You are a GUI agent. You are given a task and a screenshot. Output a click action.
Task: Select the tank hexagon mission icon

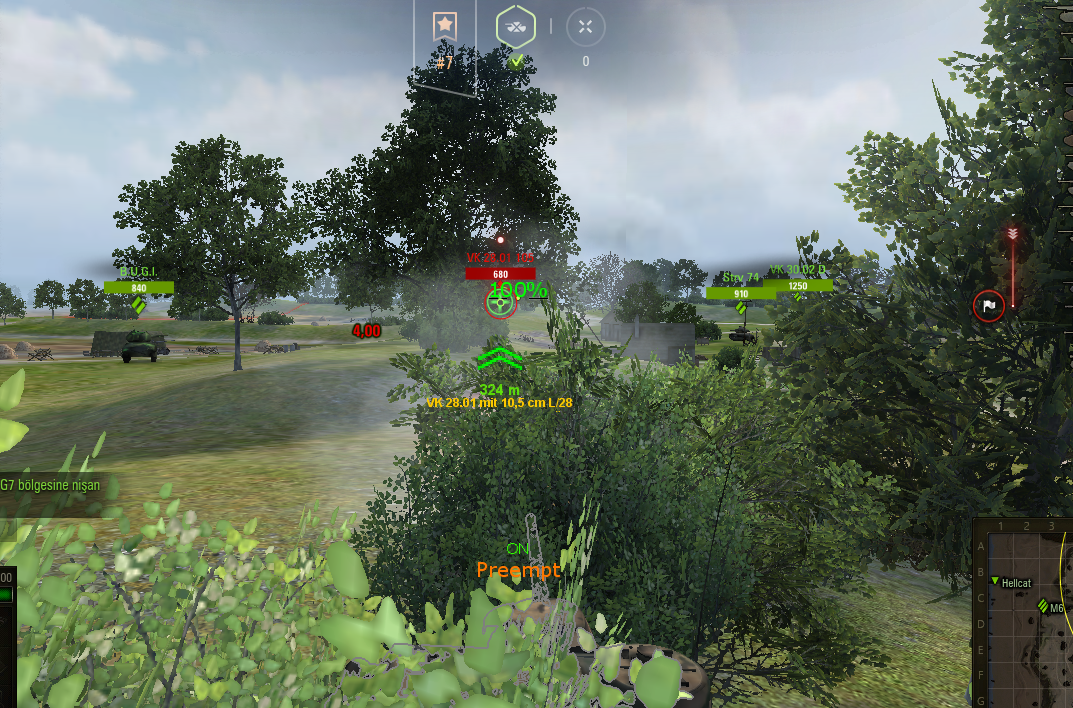[516, 29]
